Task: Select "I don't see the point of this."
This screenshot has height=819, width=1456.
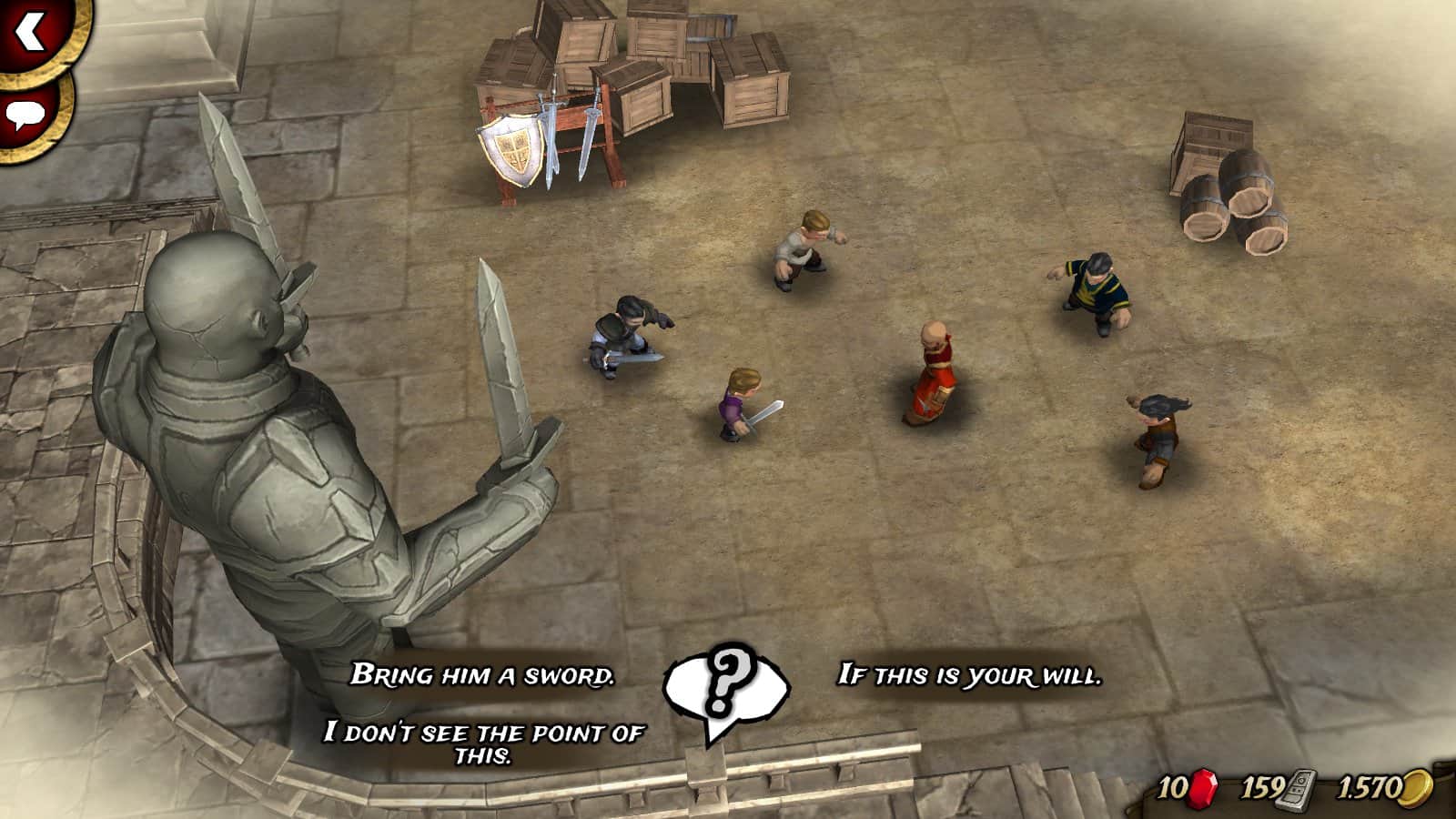Action: pyautogui.click(x=483, y=743)
